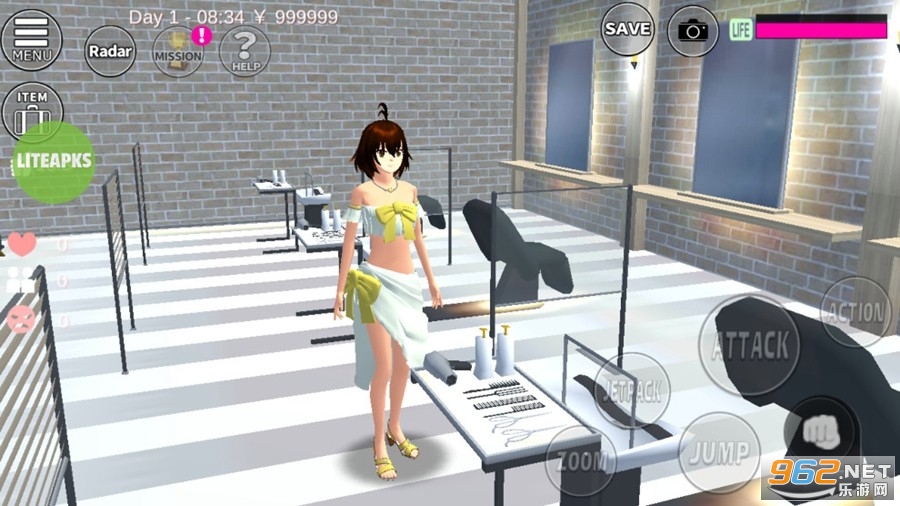
Task: Open the hamburger MENU button
Action: pos(31,38)
